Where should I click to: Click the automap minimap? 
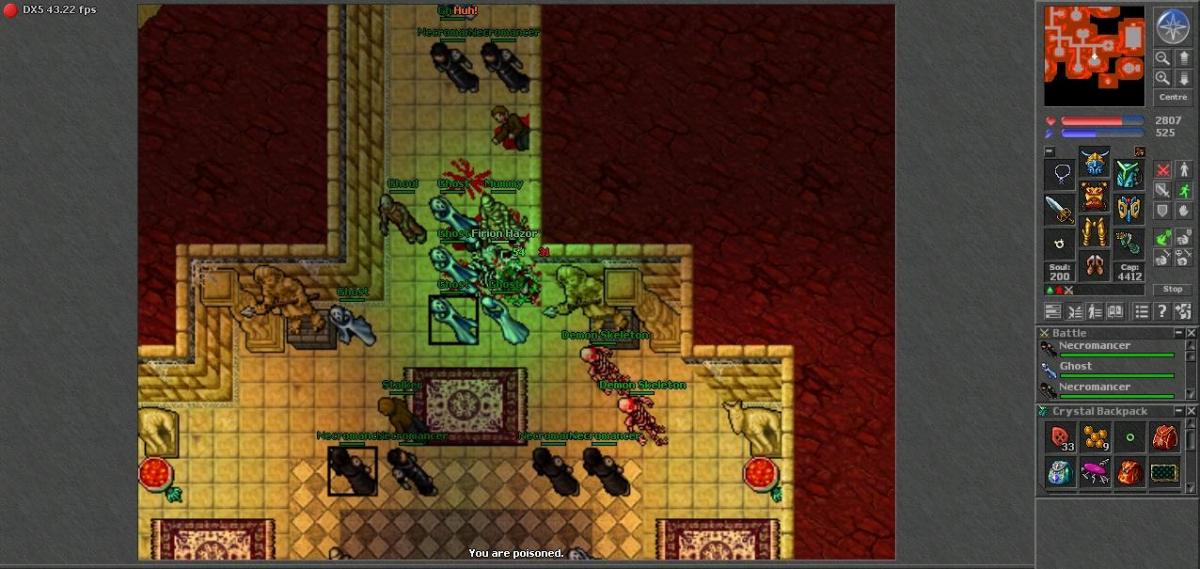pyautogui.click(x=1094, y=56)
